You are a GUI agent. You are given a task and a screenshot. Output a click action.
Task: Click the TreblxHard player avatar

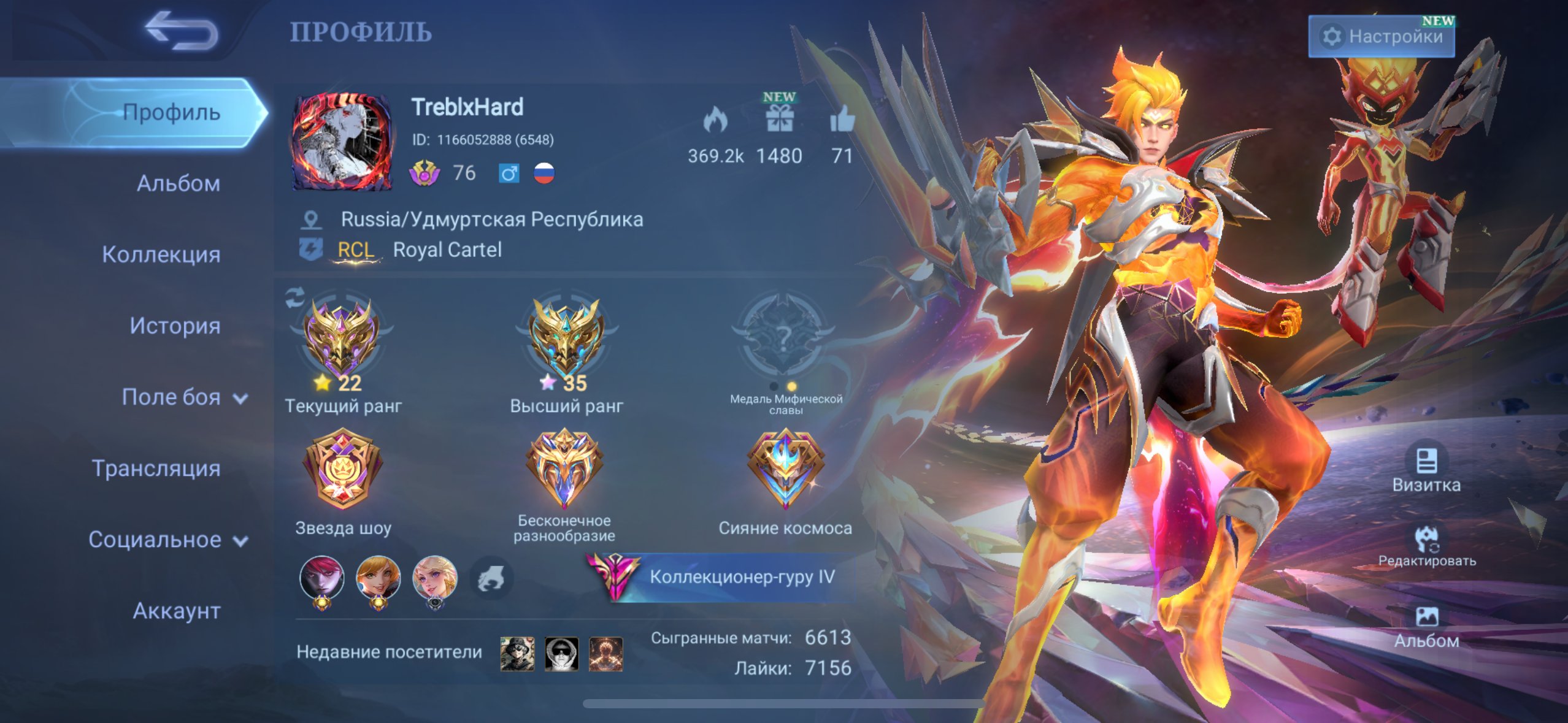tap(342, 141)
